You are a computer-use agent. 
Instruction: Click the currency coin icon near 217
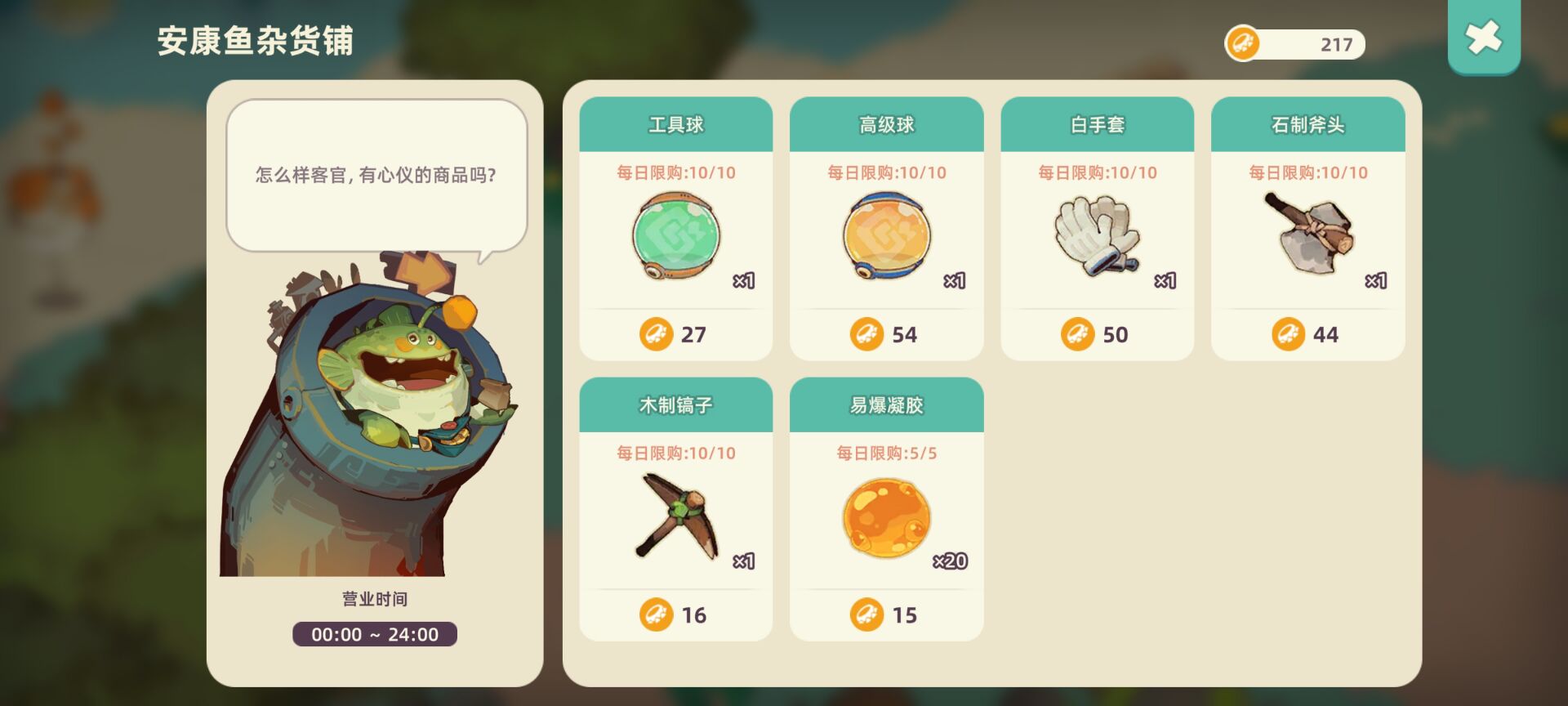1243,44
